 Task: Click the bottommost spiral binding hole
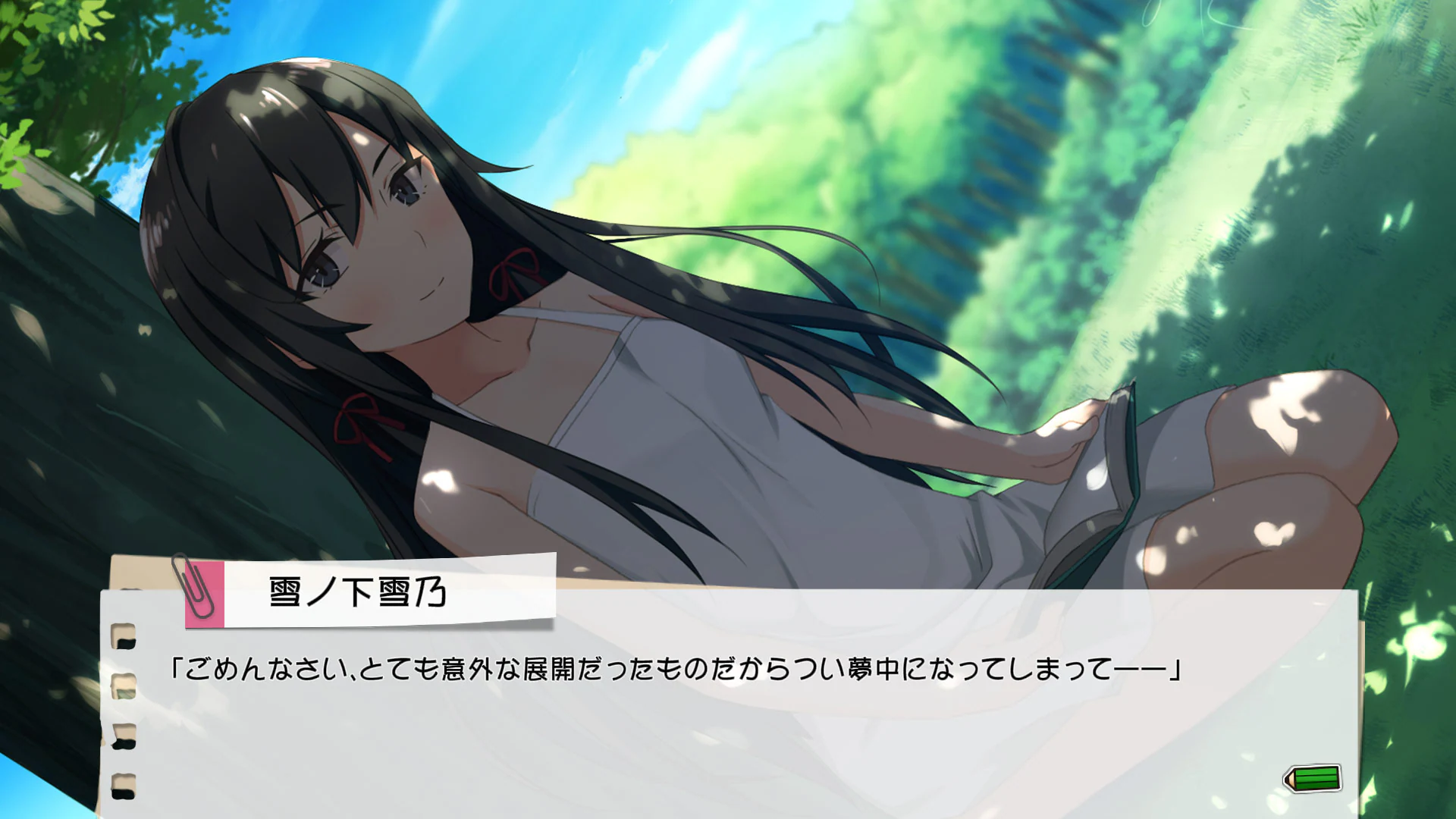(x=124, y=781)
